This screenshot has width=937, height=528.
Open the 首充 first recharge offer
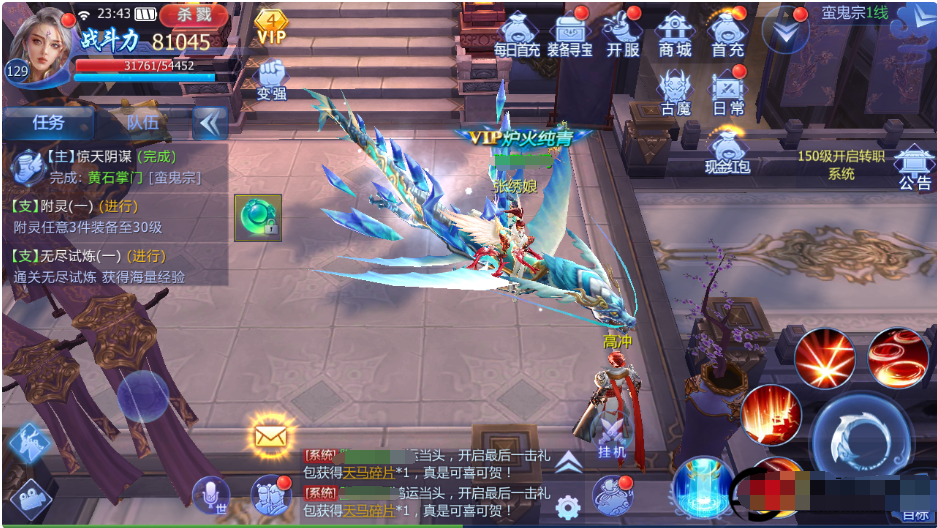[727, 34]
